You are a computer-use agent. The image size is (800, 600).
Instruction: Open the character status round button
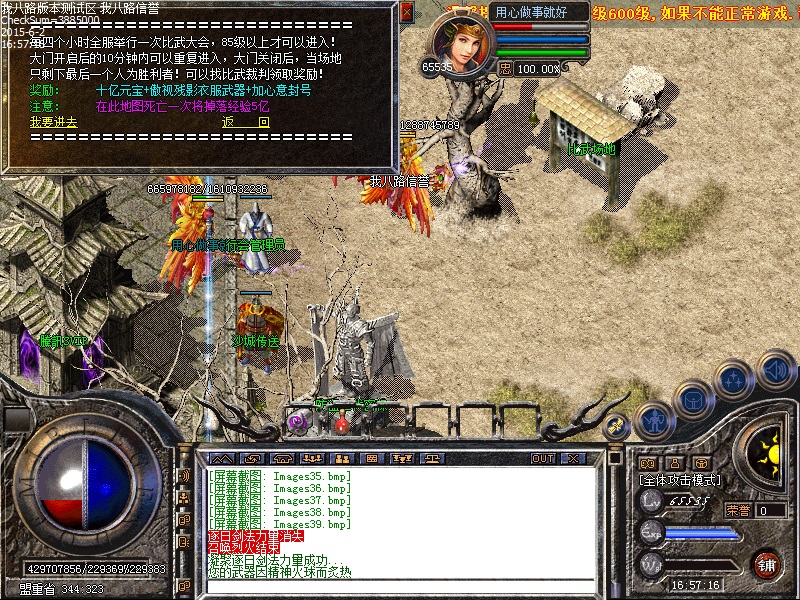[x=654, y=420]
